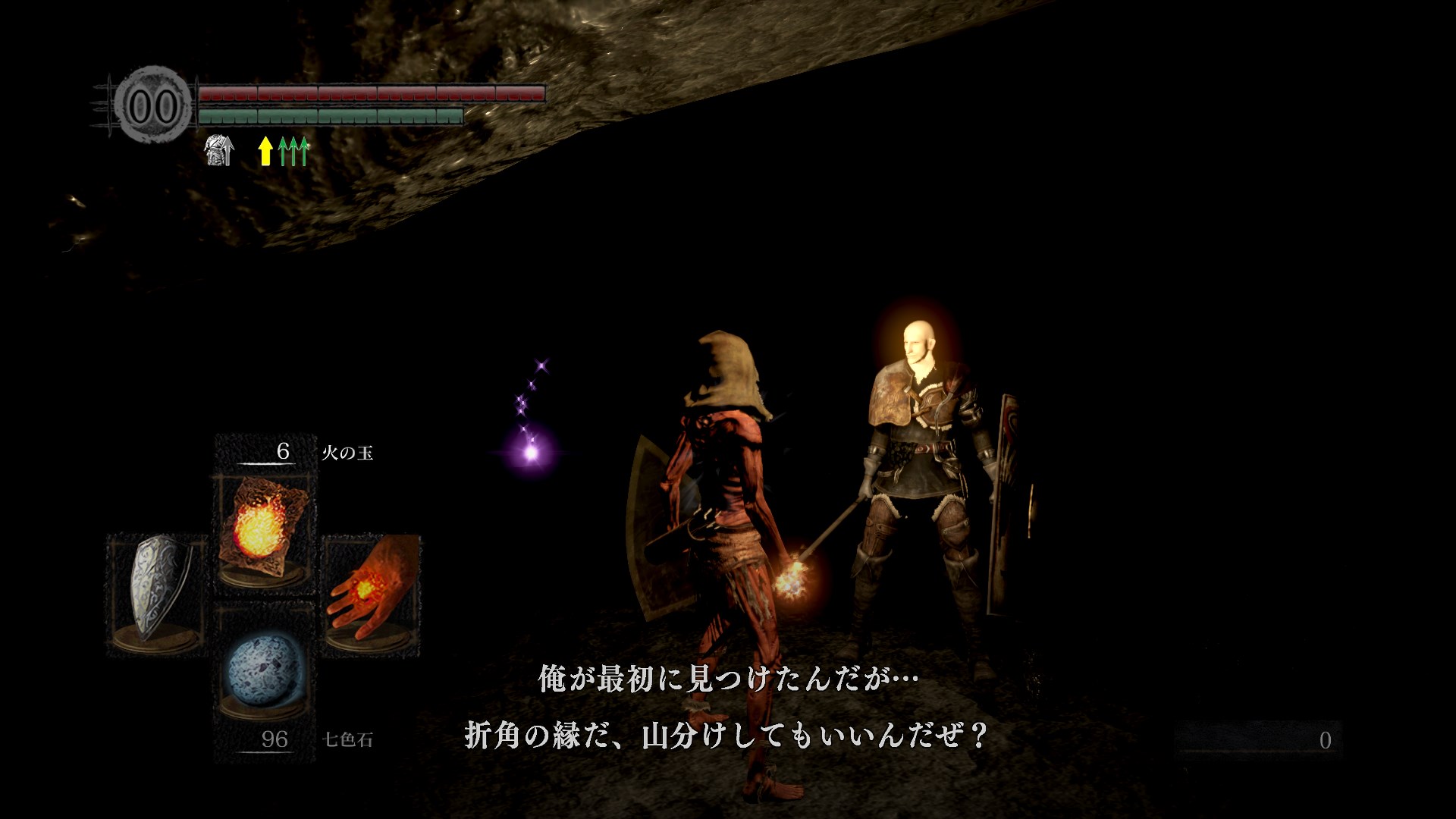Choose the pyromancy flame hand slot
The width and height of the screenshot is (1456, 819).
tap(372, 590)
